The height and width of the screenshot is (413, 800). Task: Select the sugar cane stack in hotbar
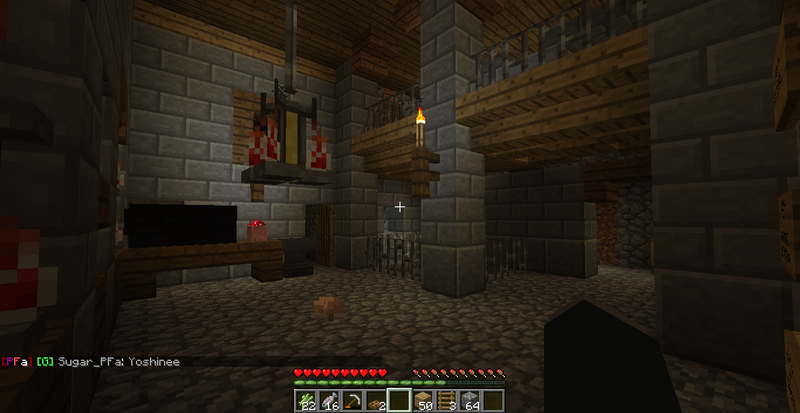305,401
